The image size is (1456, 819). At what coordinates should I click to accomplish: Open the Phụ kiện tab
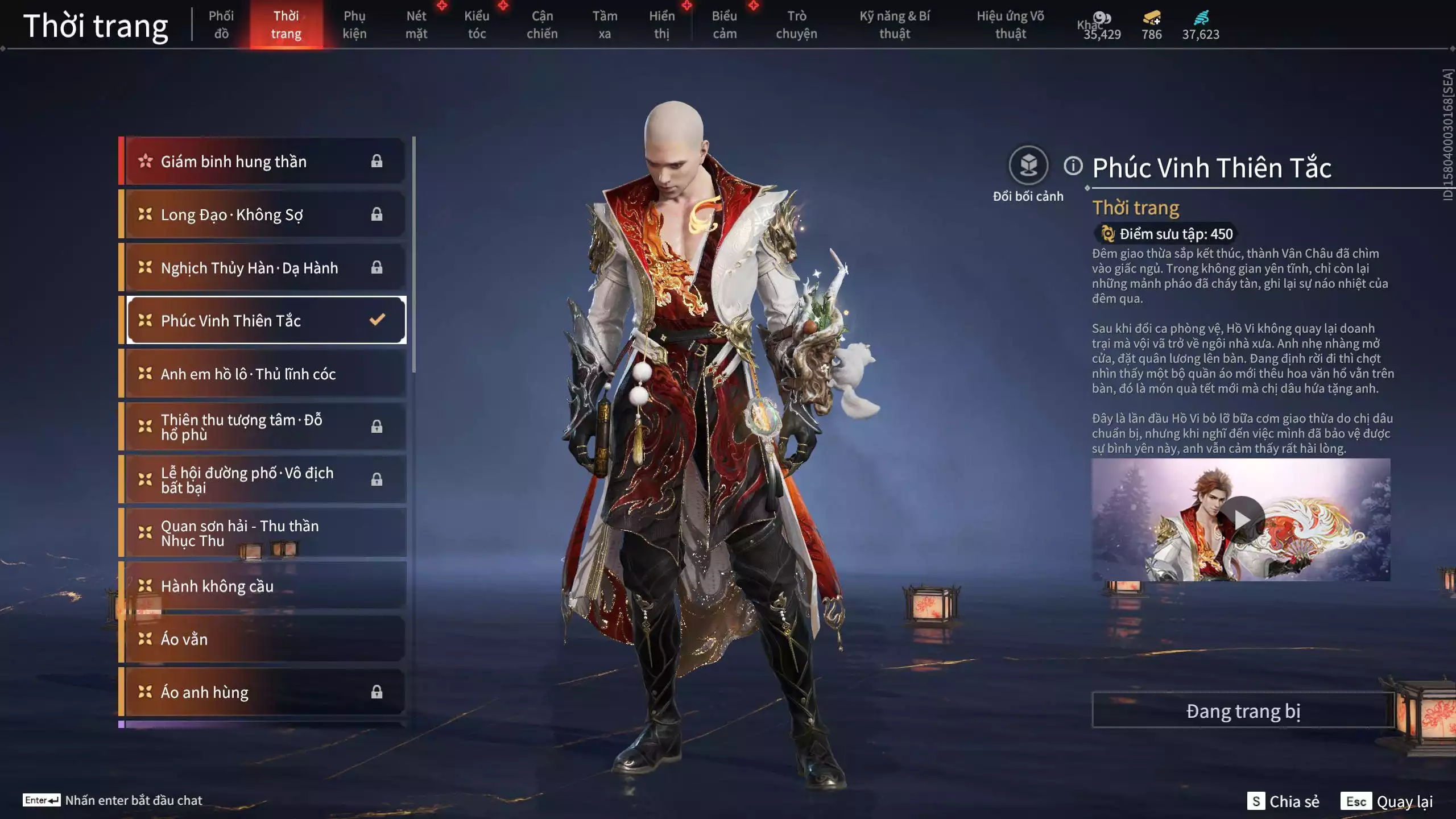(354, 25)
